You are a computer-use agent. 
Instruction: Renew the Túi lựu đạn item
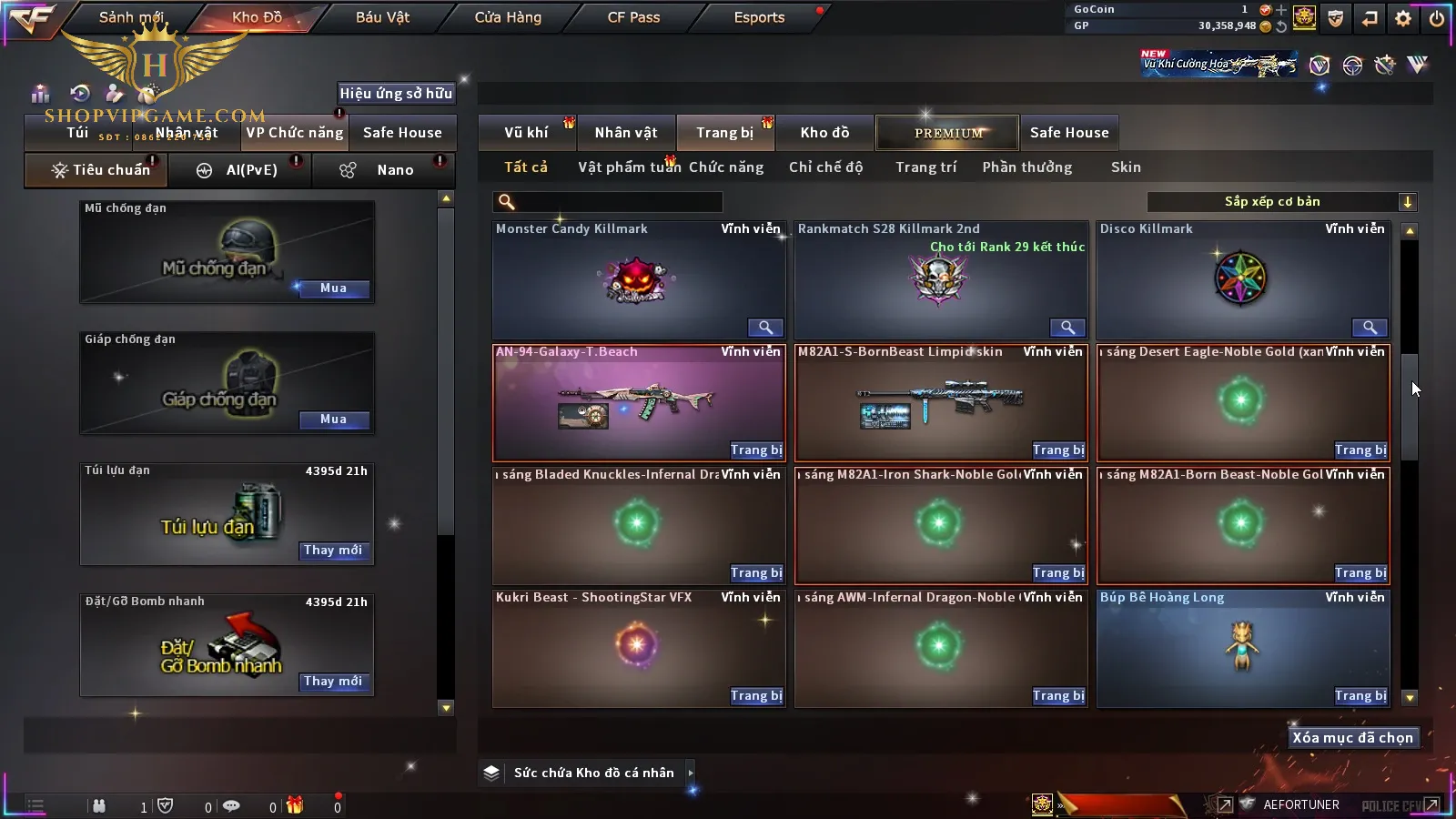tap(333, 551)
